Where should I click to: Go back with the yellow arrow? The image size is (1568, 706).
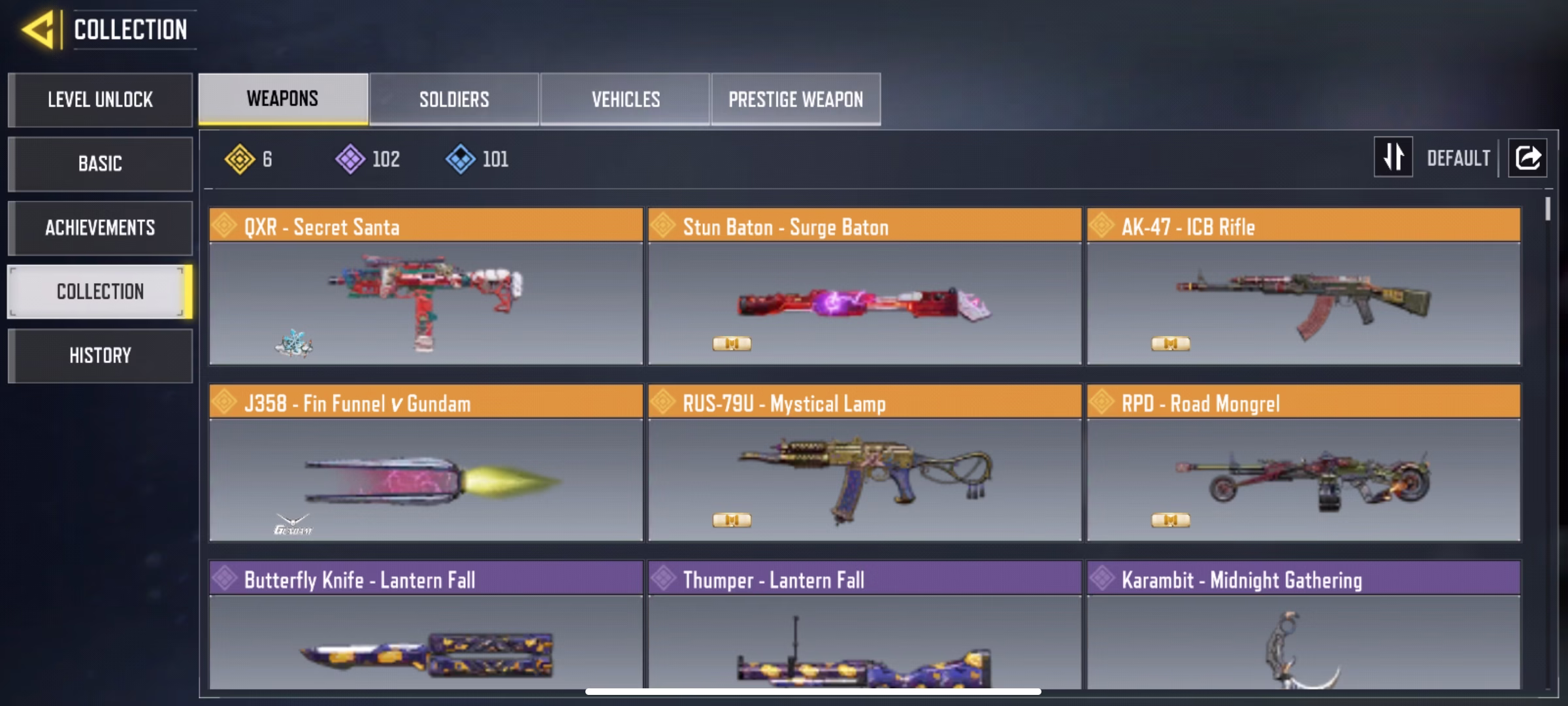point(38,30)
